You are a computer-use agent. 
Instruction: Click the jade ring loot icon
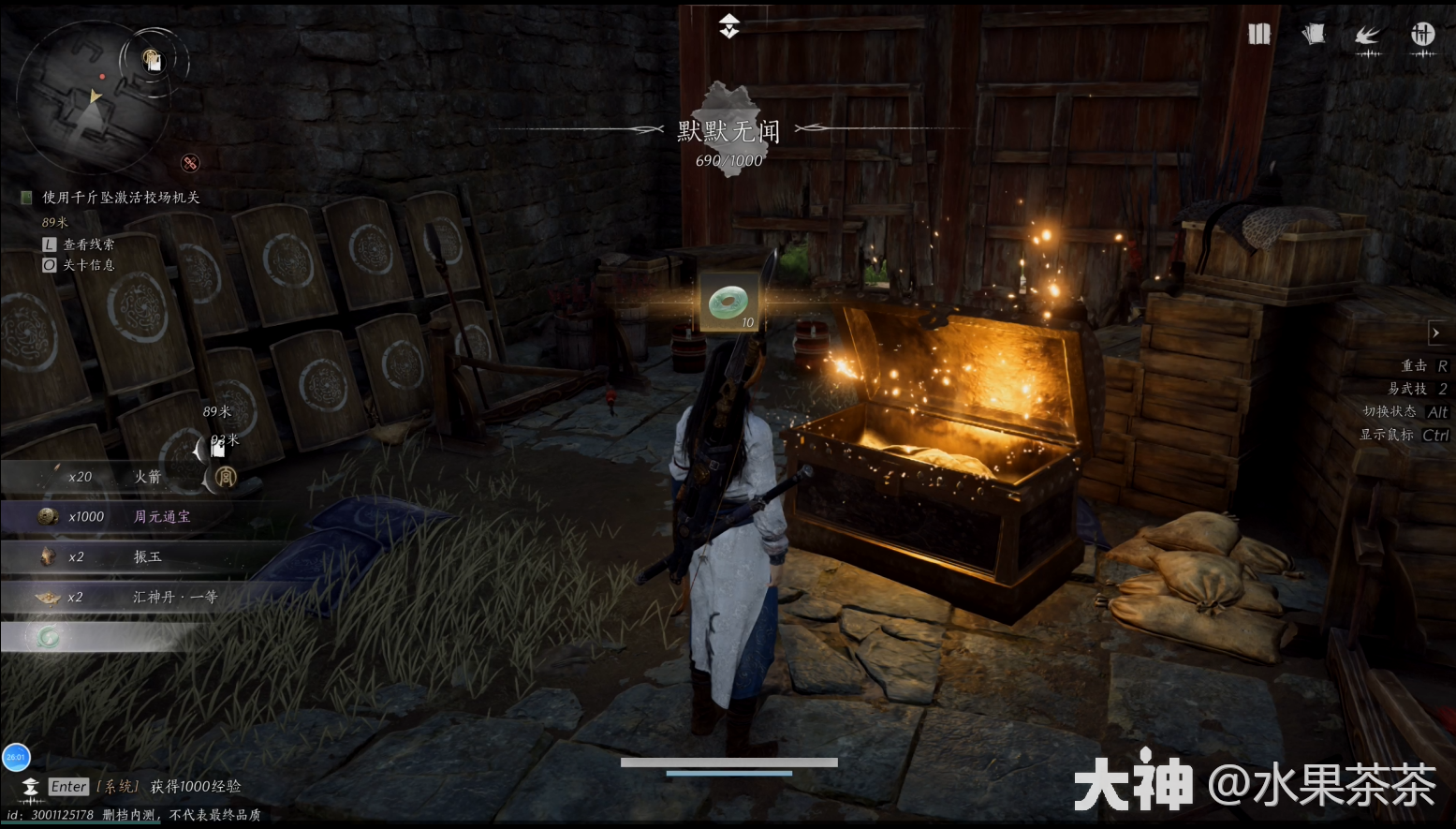click(728, 303)
